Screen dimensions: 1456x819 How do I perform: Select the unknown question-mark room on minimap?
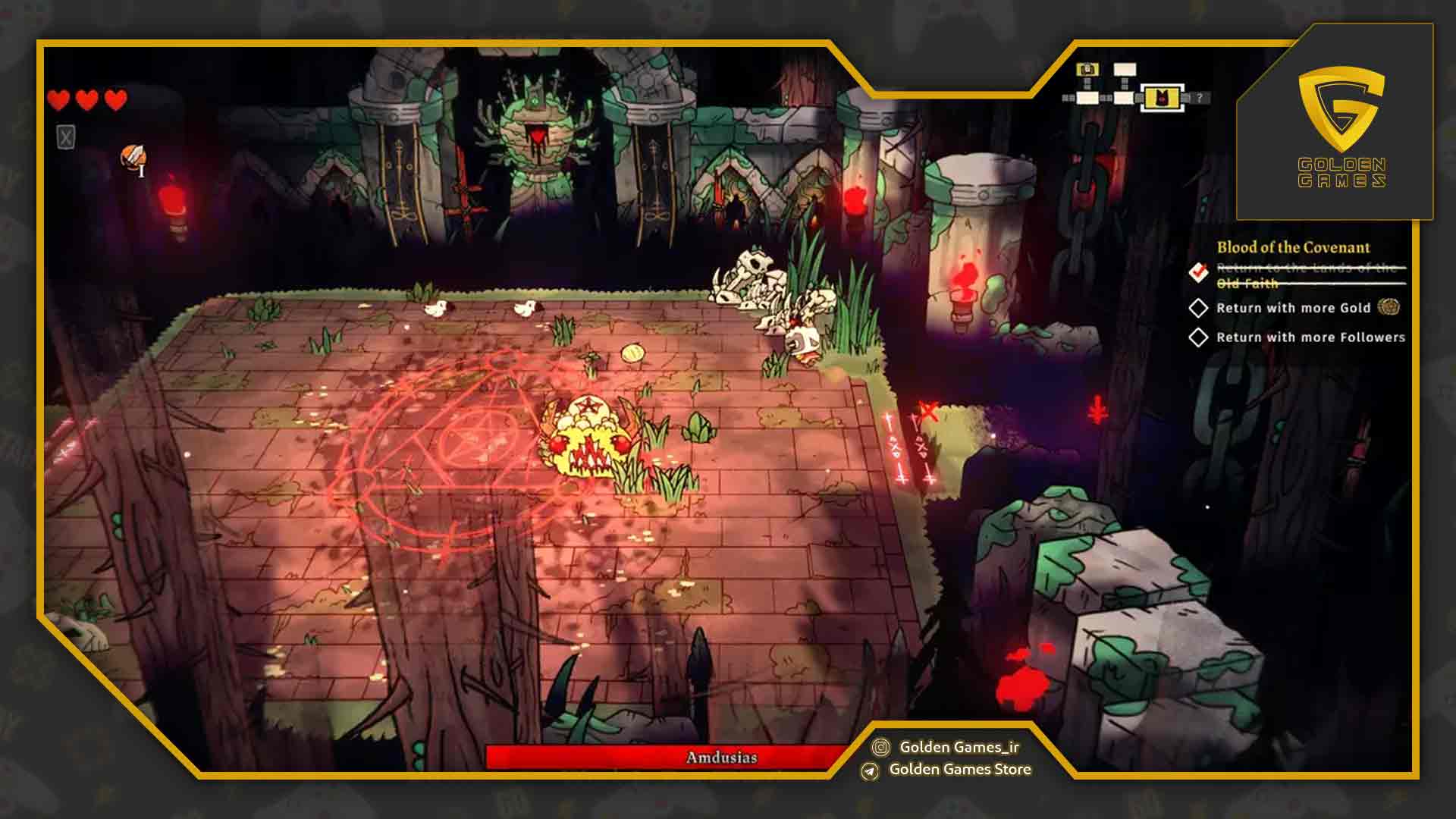pyautogui.click(x=1199, y=98)
